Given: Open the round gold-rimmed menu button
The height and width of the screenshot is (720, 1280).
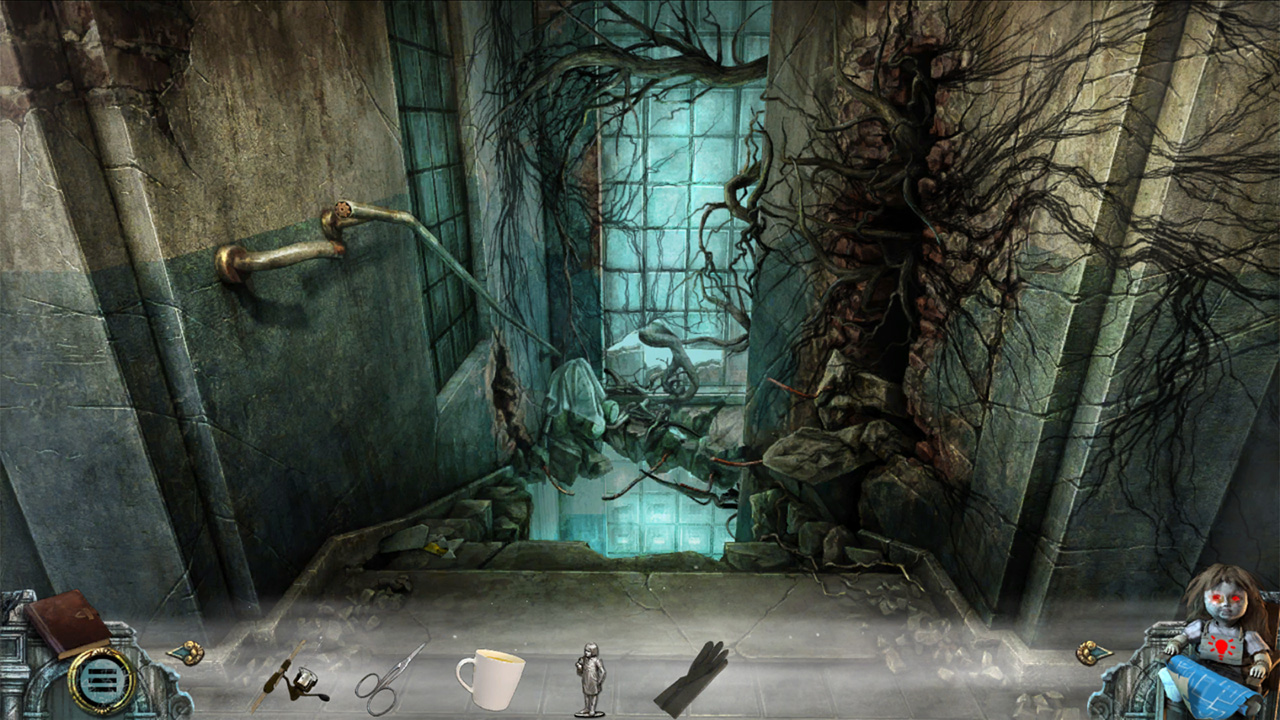Looking at the screenshot, I should [101, 681].
